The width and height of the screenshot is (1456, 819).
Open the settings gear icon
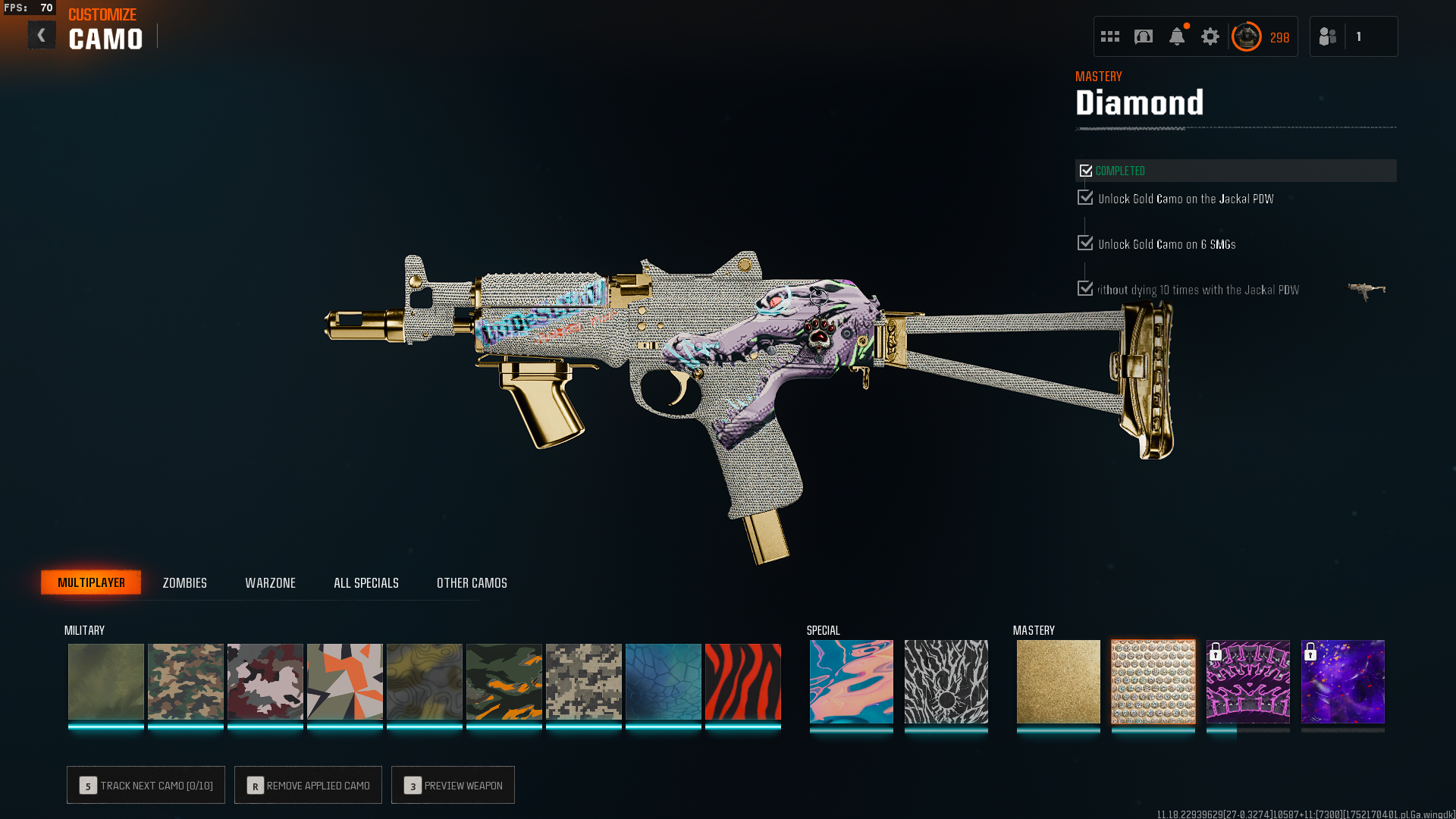(1210, 36)
